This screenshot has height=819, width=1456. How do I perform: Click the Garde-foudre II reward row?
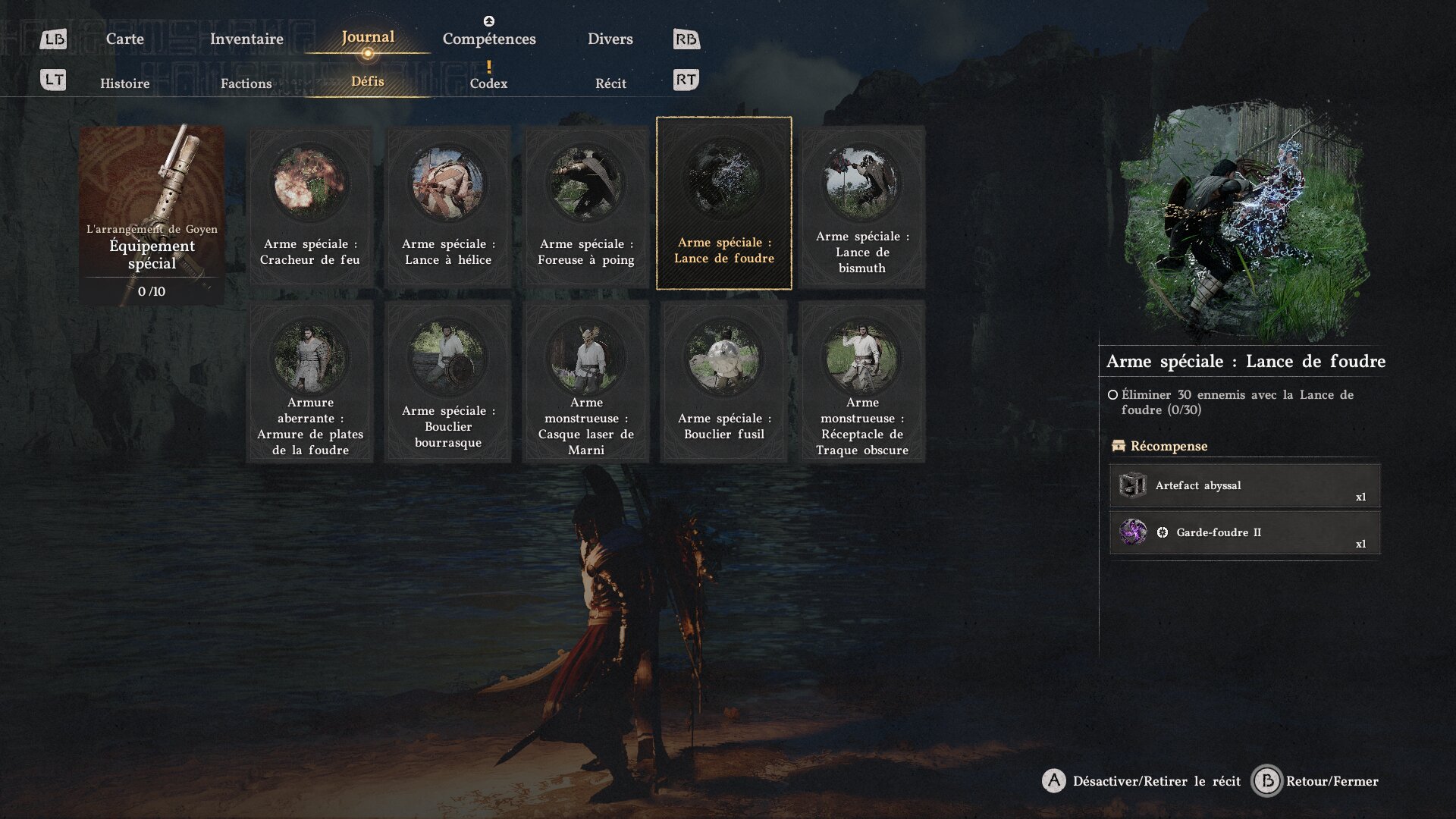(1244, 532)
